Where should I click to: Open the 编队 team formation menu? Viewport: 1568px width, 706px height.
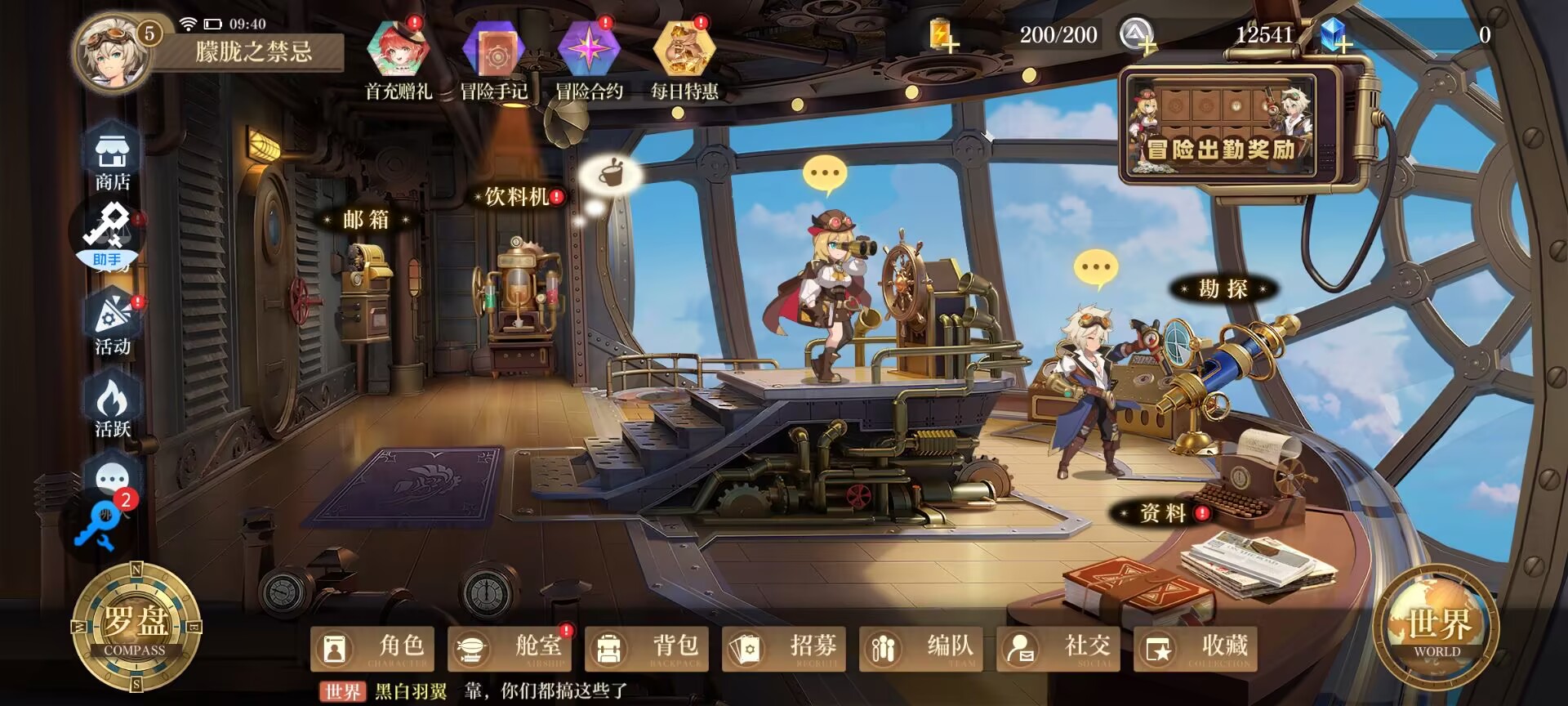coord(921,650)
